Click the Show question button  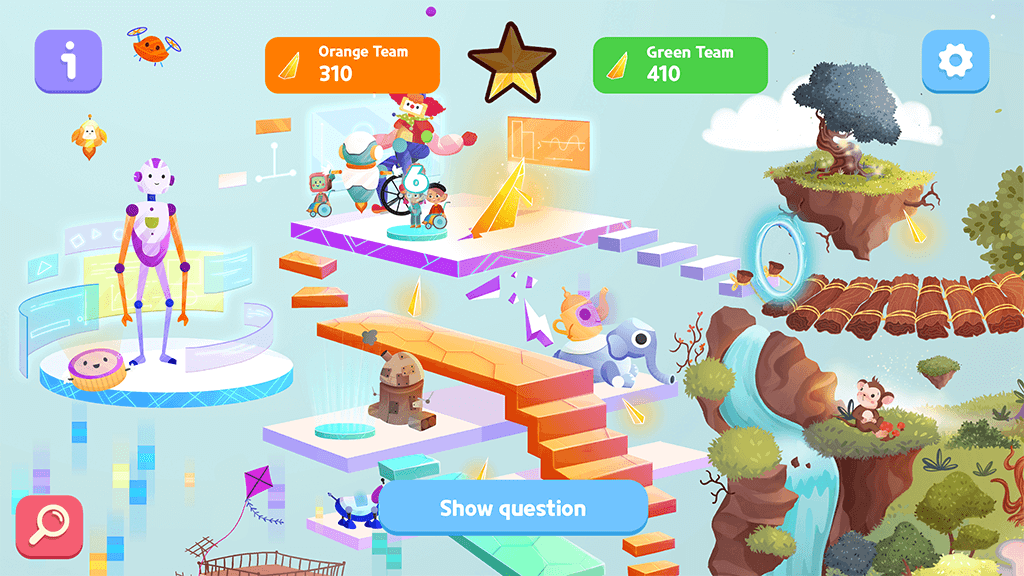(x=513, y=508)
